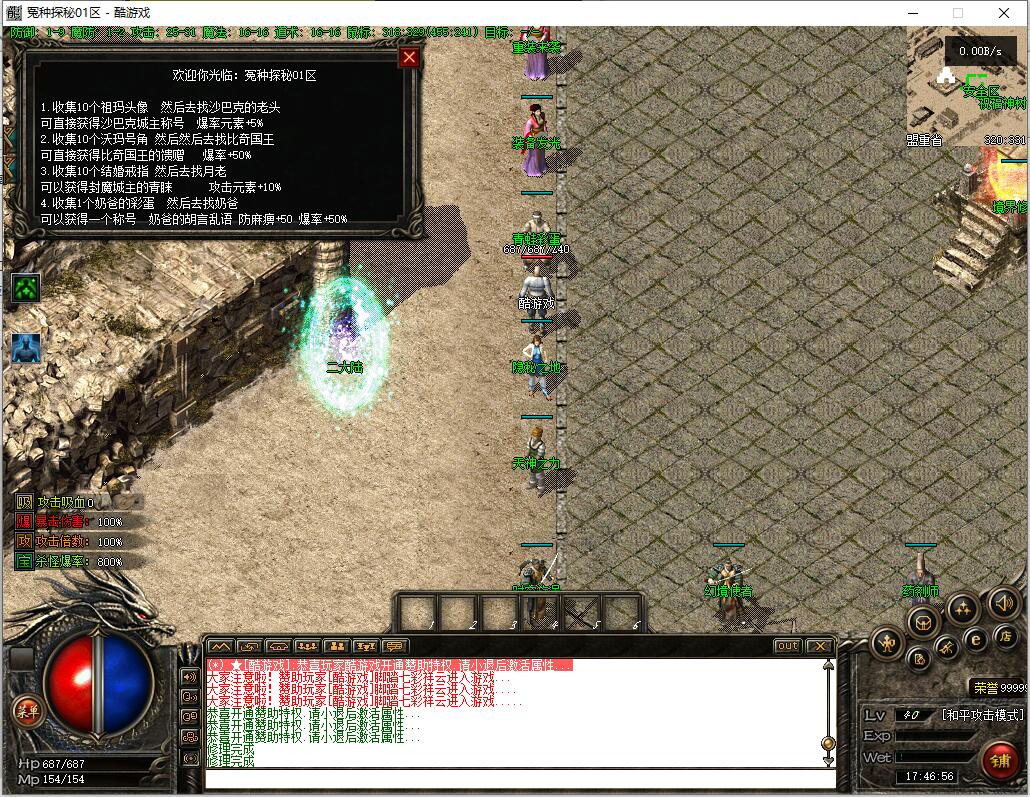Click the red 铺 shop button
The width and height of the screenshot is (1030, 797).
[999, 759]
